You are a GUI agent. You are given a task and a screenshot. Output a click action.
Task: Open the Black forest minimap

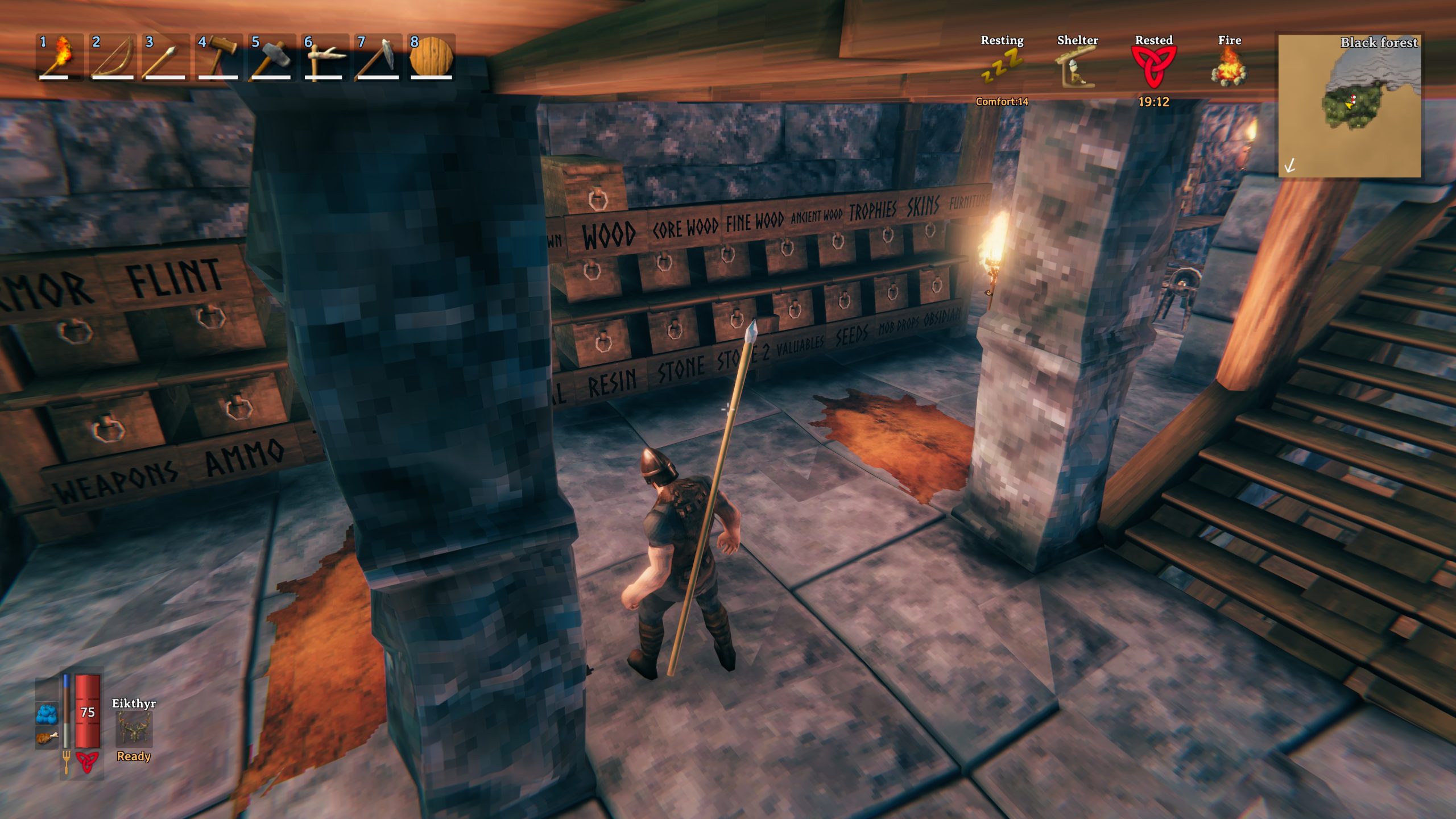pyautogui.click(x=1349, y=106)
